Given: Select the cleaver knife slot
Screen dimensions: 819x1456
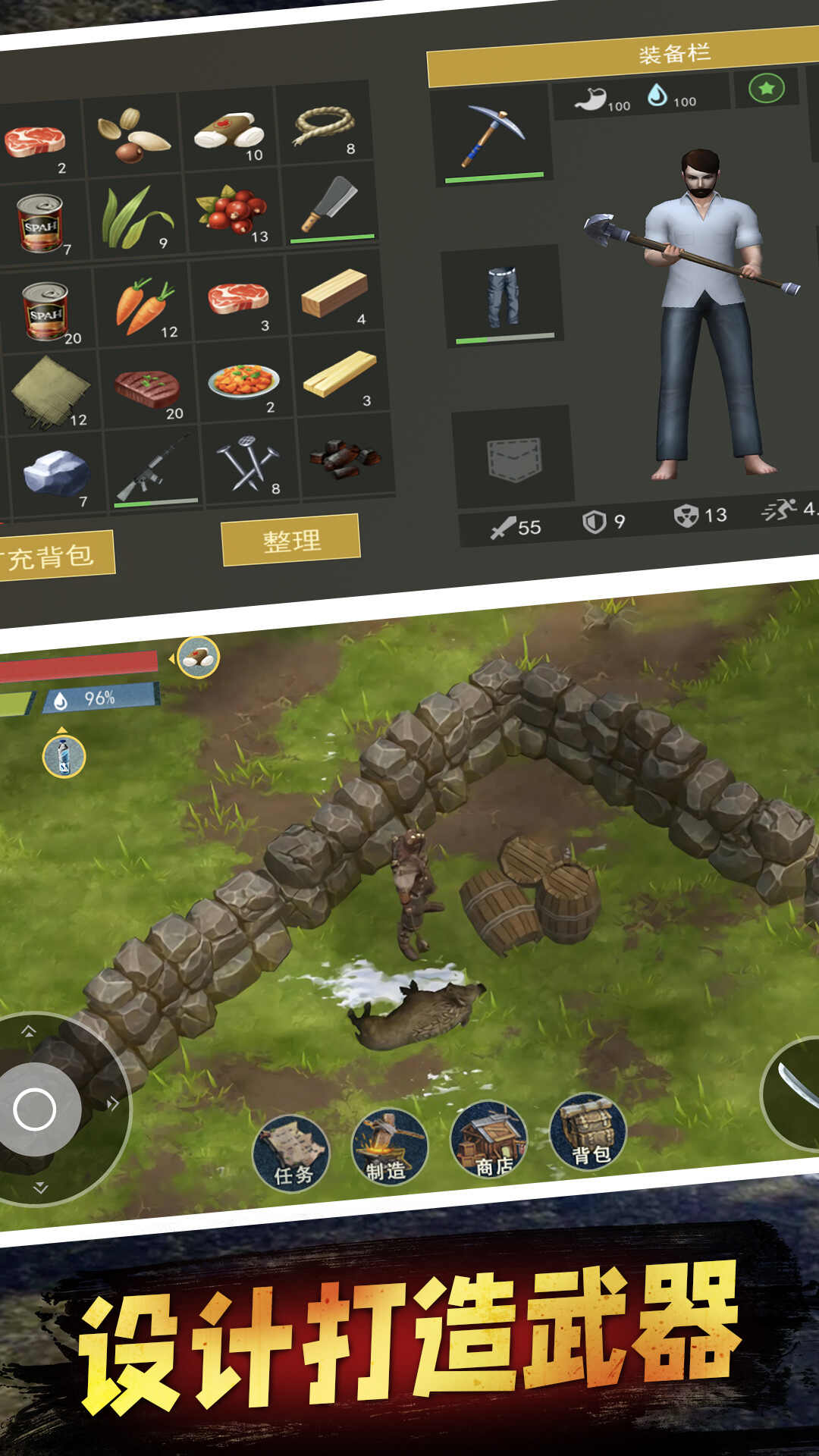Looking at the screenshot, I should (330, 205).
